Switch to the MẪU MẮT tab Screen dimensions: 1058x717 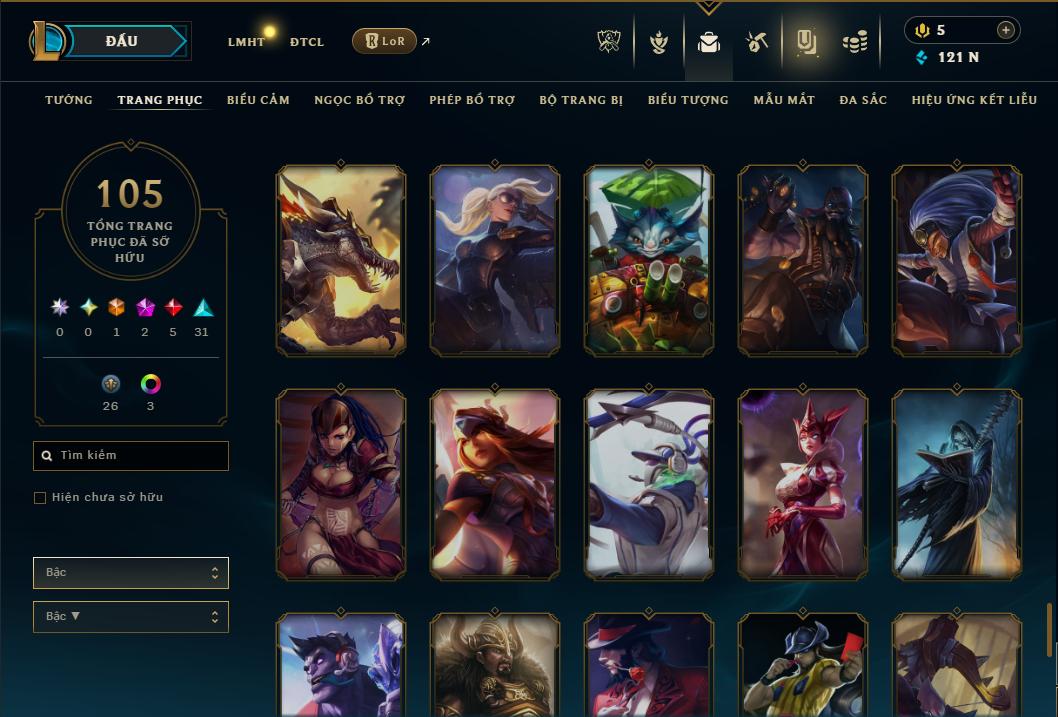point(784,100)
